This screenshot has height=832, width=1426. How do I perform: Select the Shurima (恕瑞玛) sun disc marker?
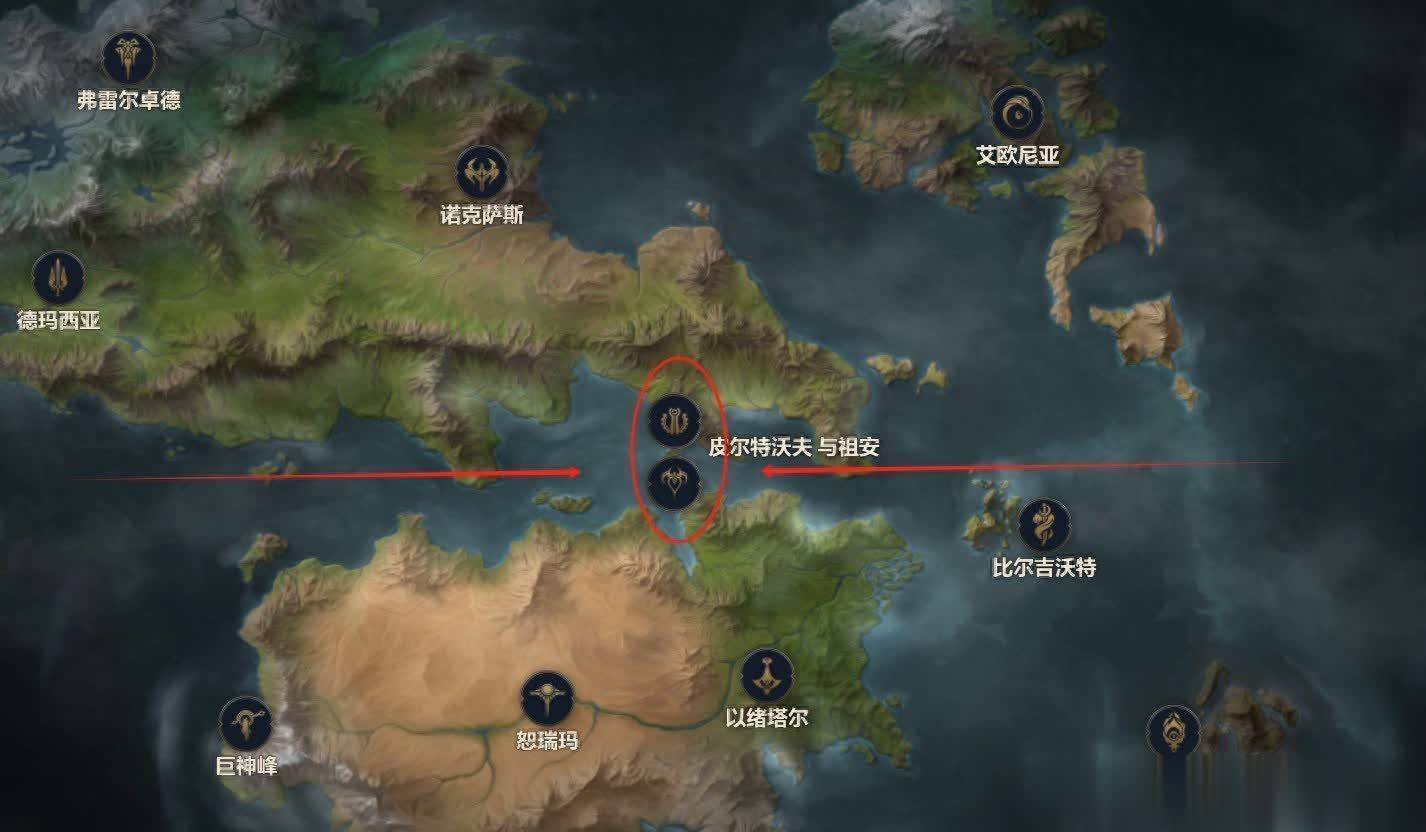coord(546,697)
